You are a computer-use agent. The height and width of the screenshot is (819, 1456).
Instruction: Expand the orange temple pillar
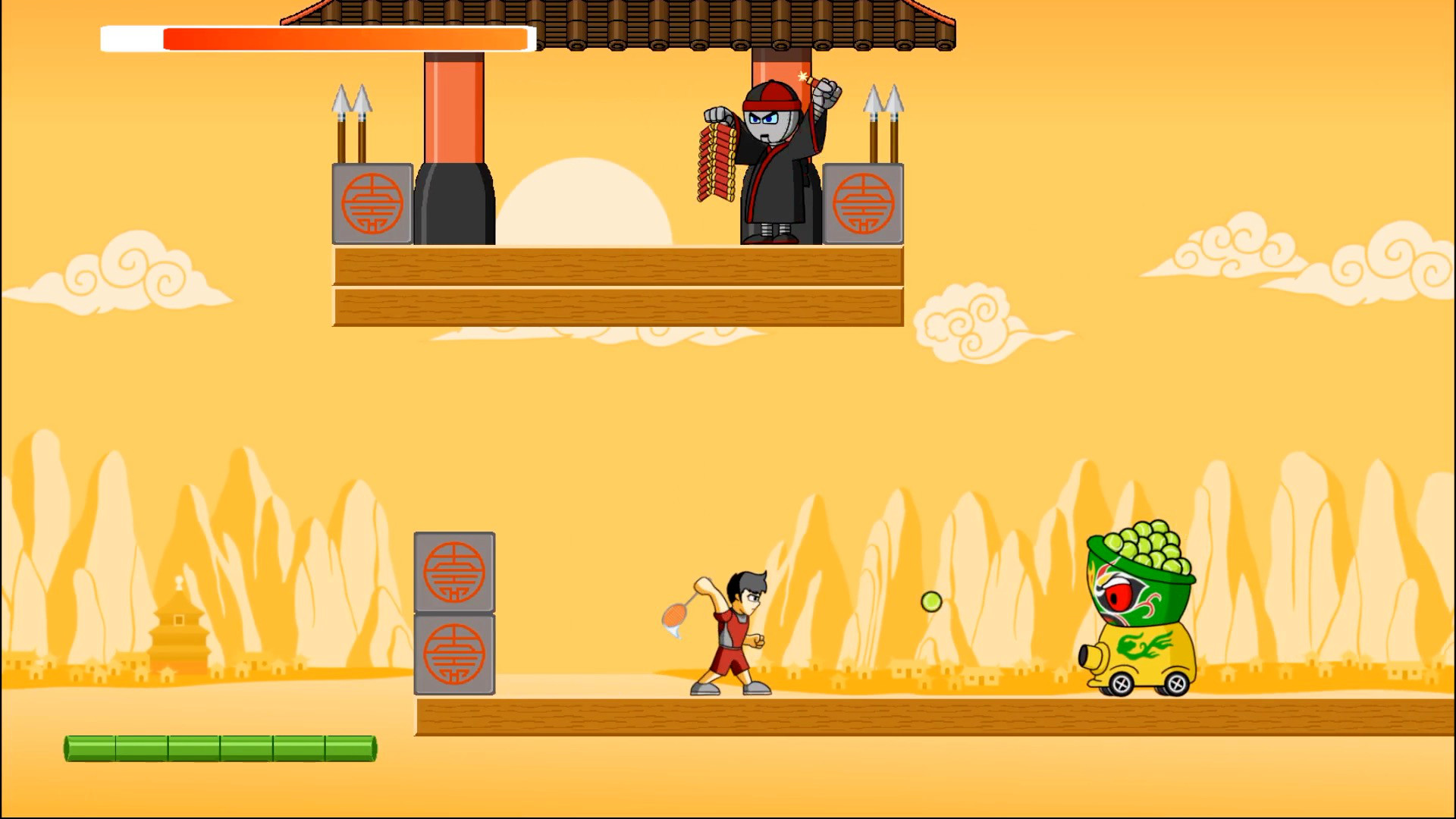(453, 106)
